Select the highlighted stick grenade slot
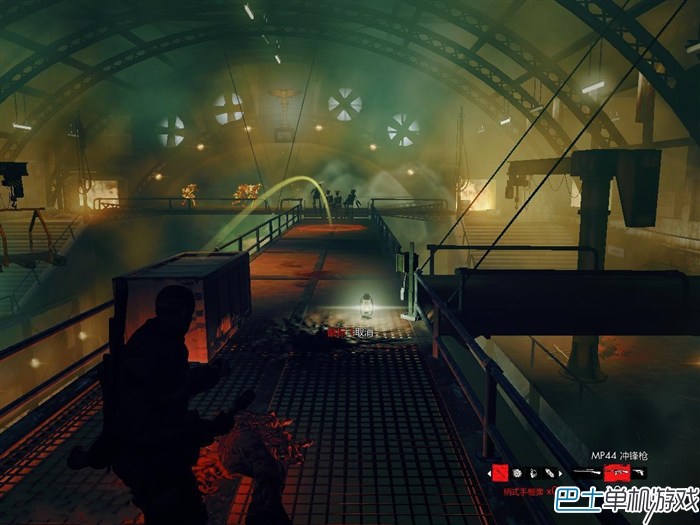The width and height of the screenshot is (700, 525). [x=500, y=472]
